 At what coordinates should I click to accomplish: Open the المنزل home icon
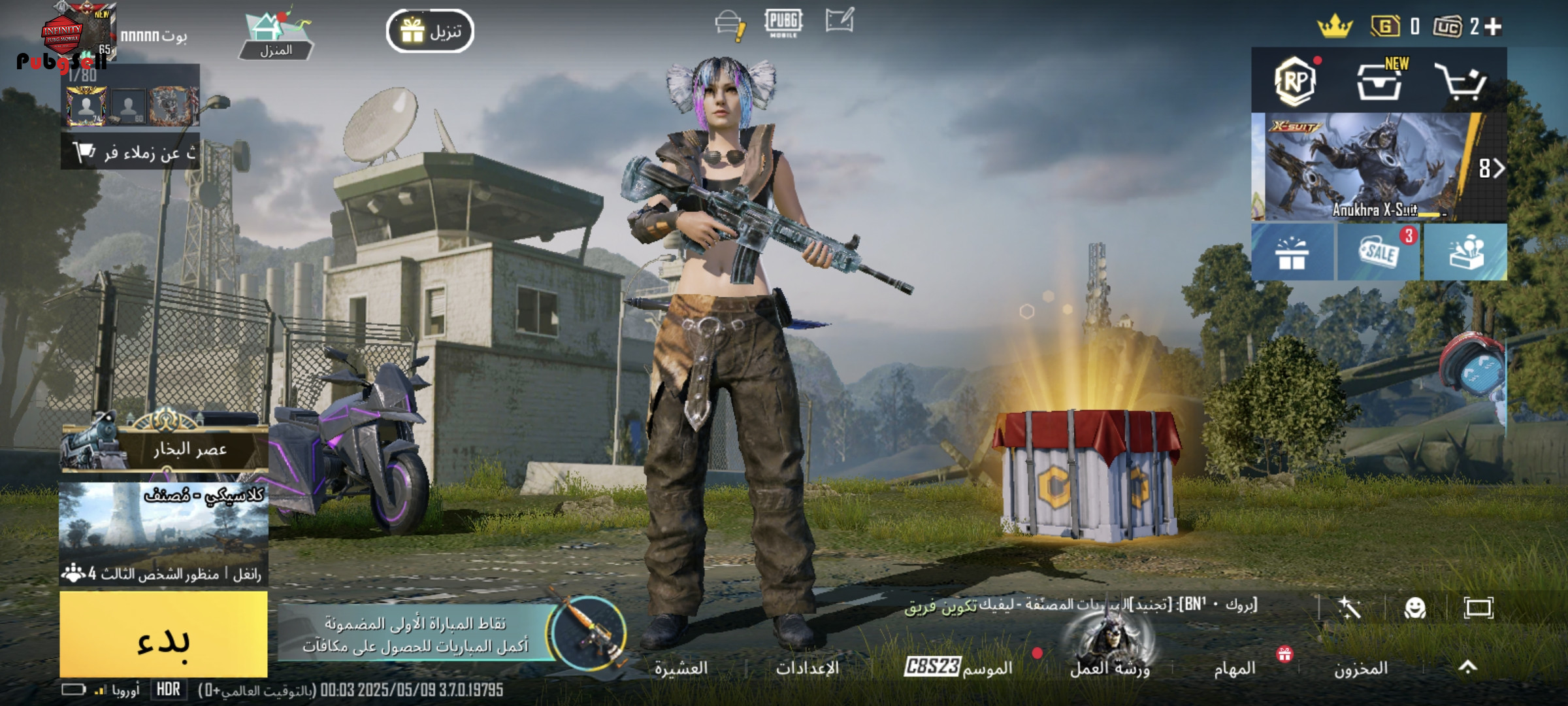pyautogui.click(x=276, y=36)
